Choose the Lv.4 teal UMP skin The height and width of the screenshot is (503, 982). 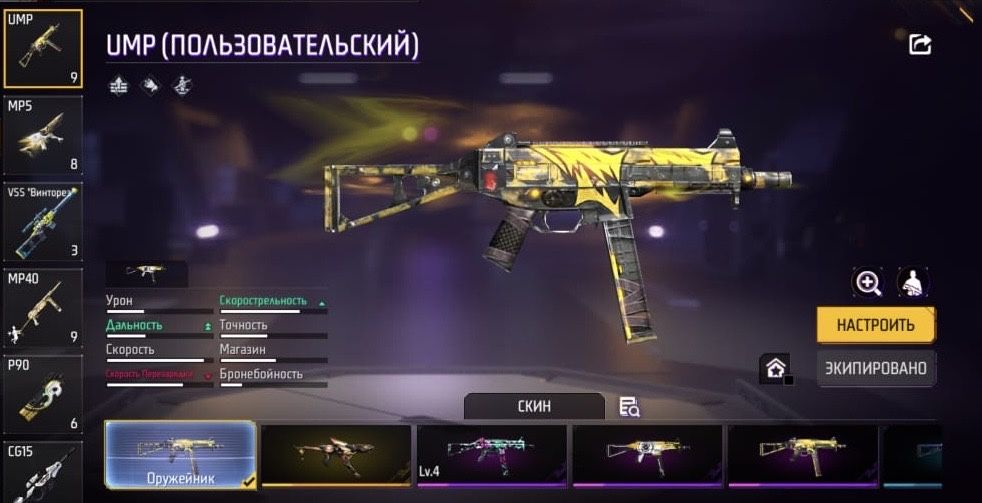click(x=491, y=455)
